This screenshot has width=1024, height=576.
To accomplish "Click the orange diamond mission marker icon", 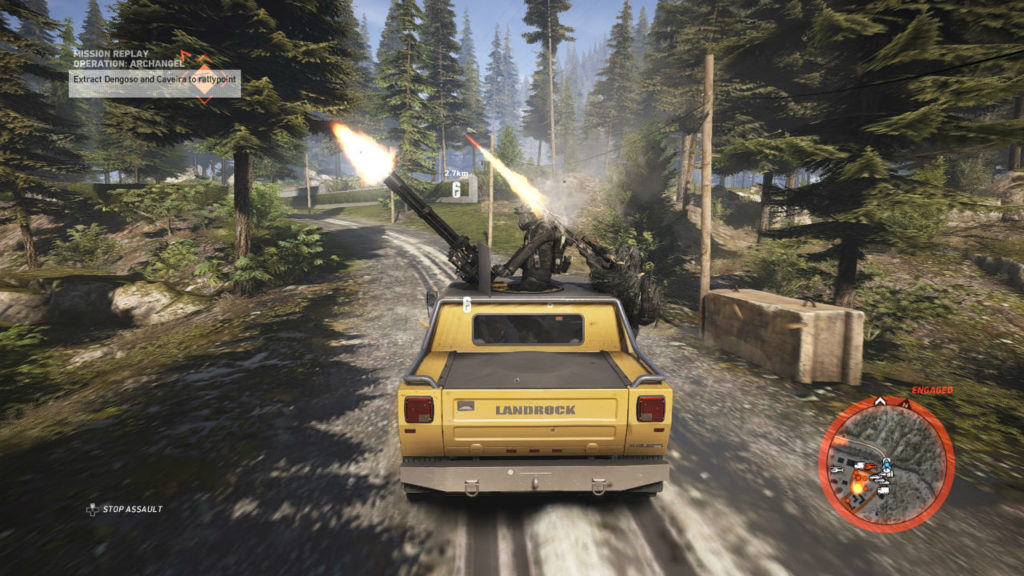I will coord(204,77).
